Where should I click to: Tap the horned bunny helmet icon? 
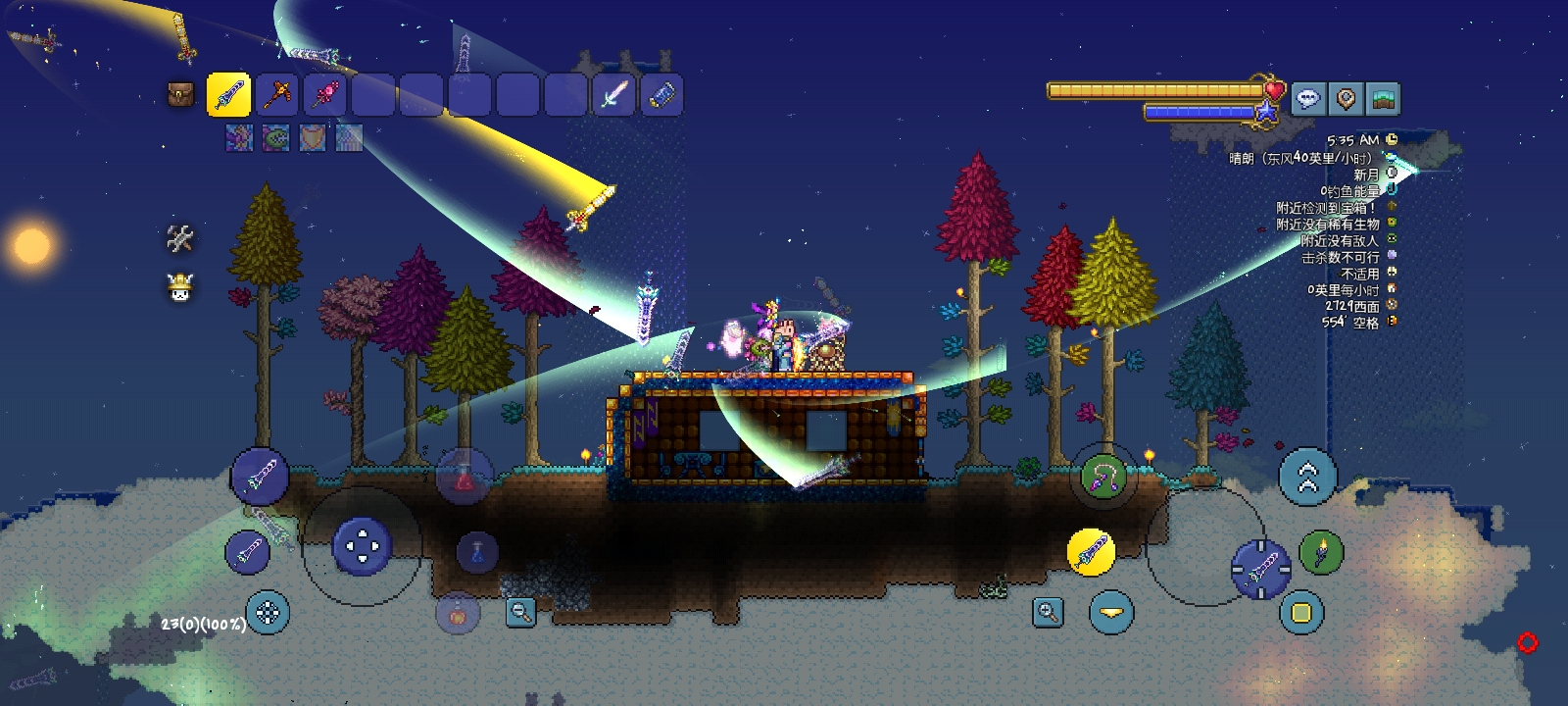tap(179, 287)
